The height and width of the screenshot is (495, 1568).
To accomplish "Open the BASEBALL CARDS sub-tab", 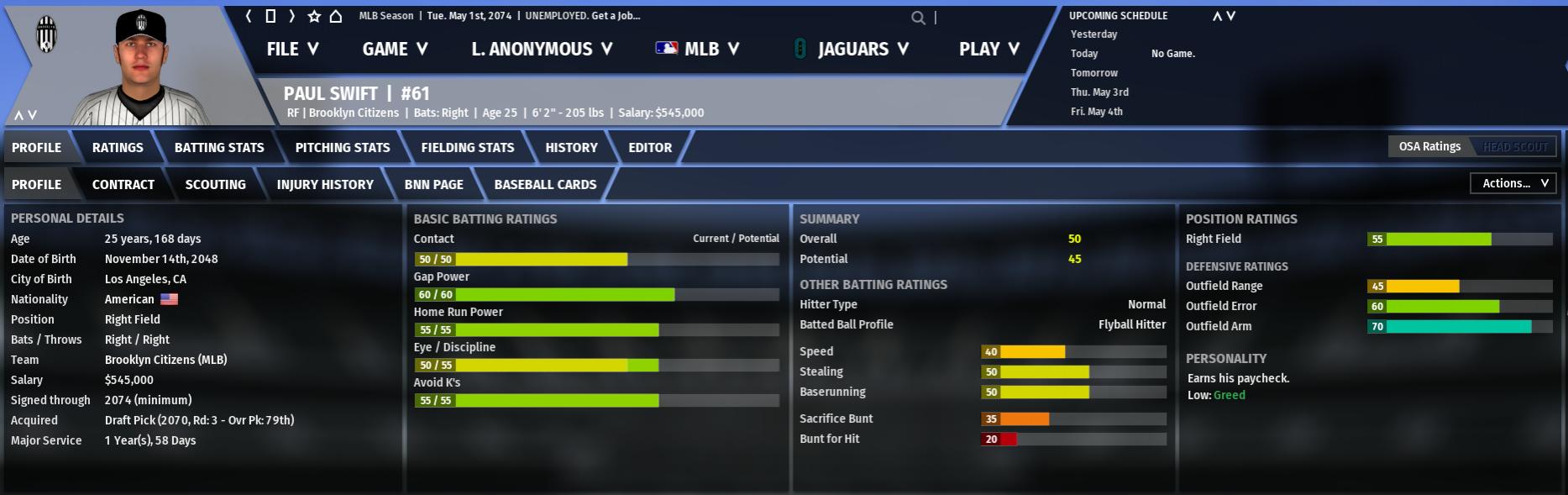I will click(x=545, y=184).
